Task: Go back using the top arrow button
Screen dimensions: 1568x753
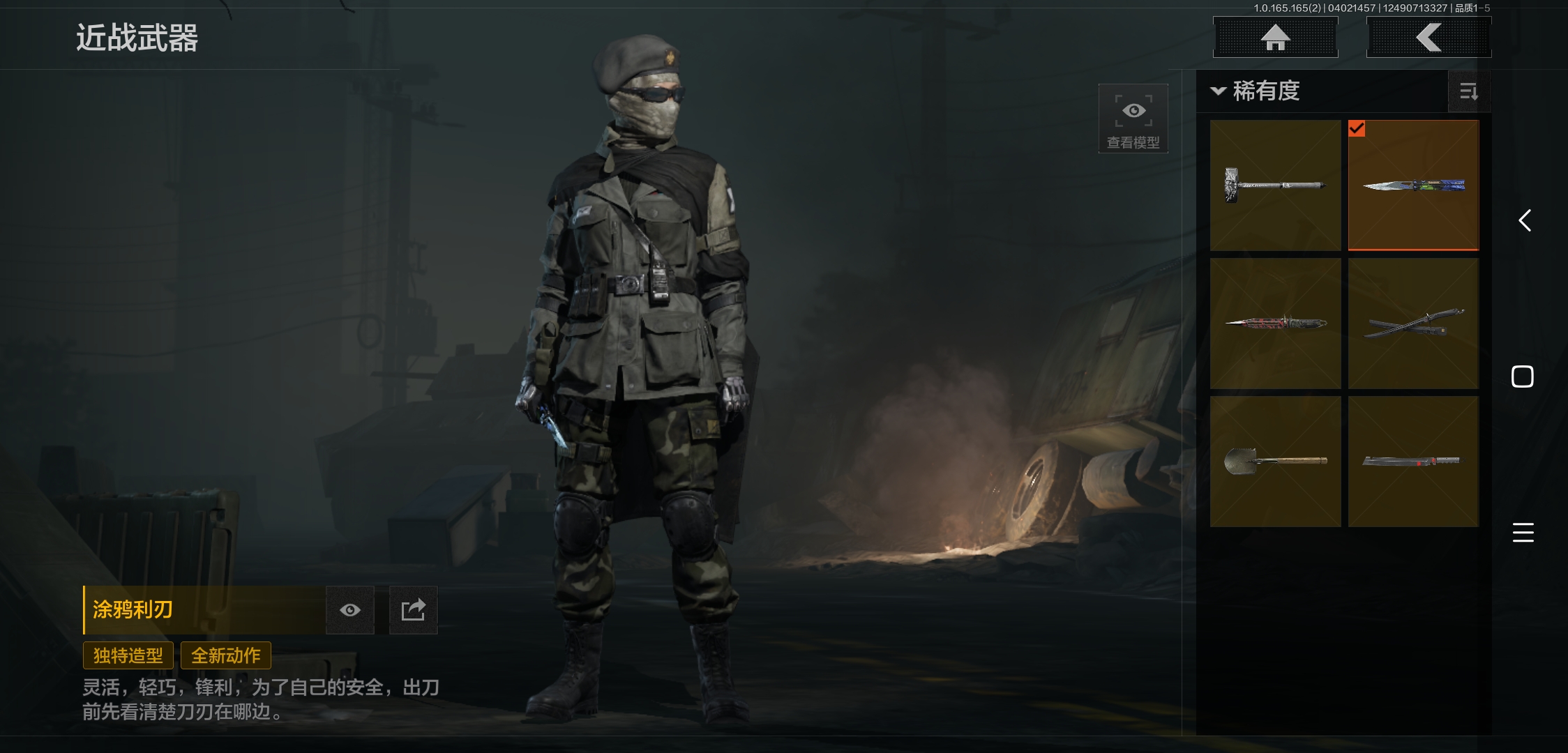Action: 1428,37
